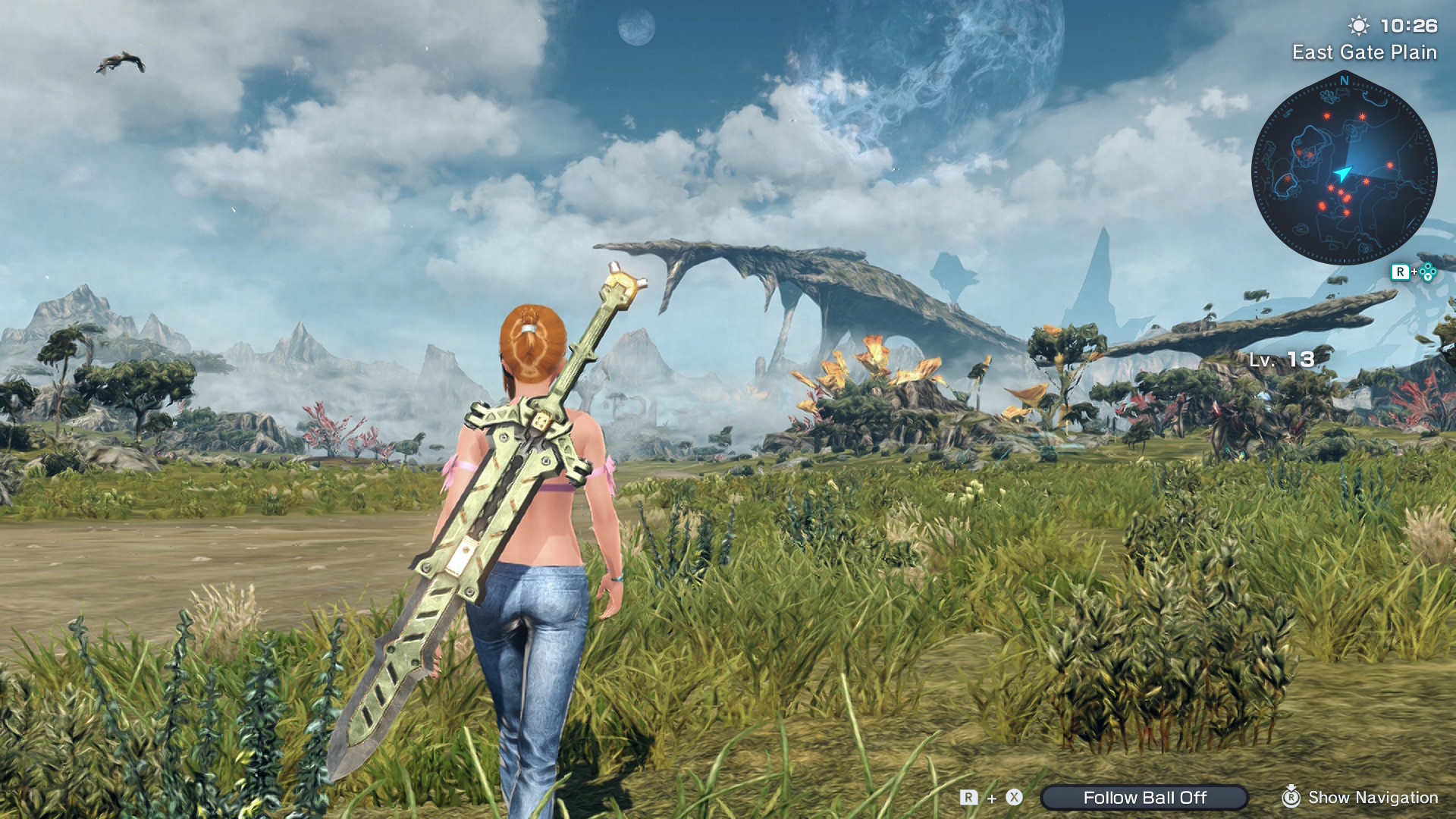Click the Follow Ball Off pill button
The width and height of the screenshot is (1456, 819).
(1146, 797)
